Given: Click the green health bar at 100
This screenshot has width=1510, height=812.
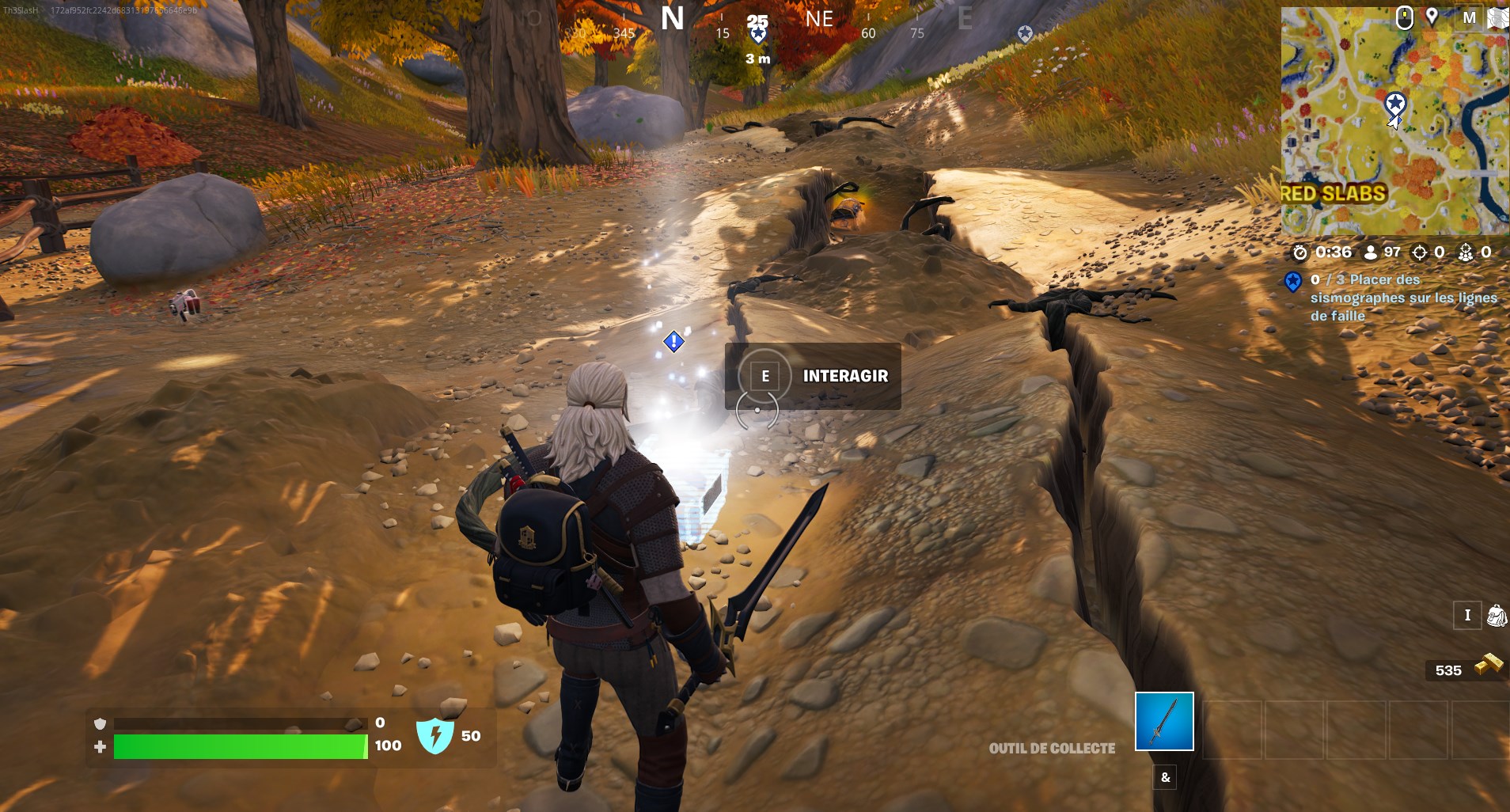Looking at the screenshot, I should coord(237,746).
